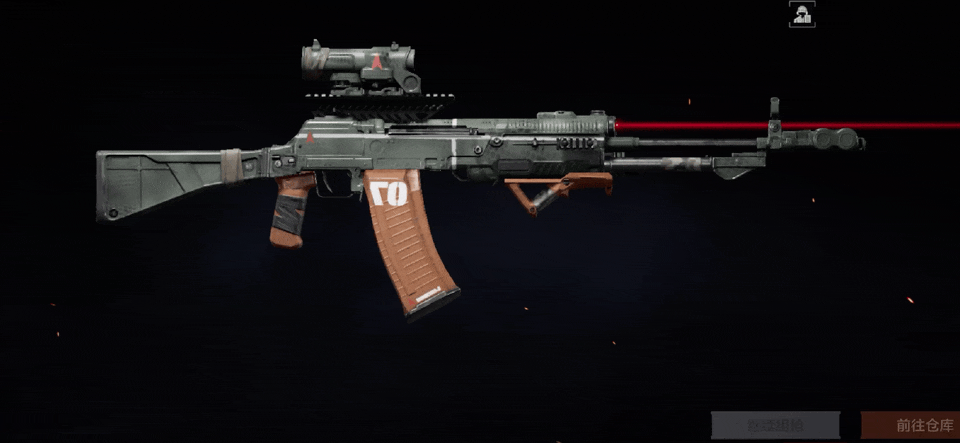Click the 前往仓库 (go to warehouse) button
Viewport: 960px width, 443px height.
click(x=910, y=425)
